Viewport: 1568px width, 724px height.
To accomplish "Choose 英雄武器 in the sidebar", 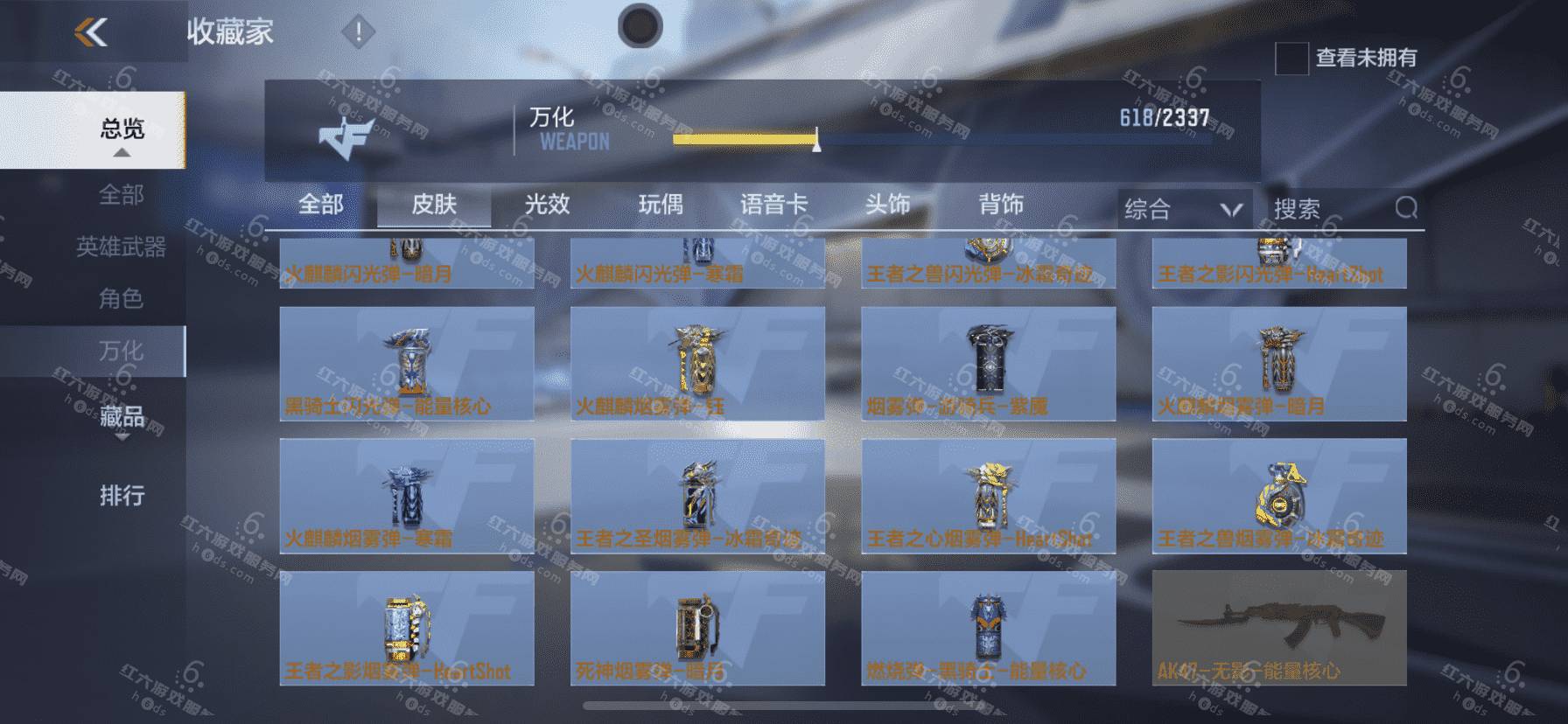I will tap(122, 247).
